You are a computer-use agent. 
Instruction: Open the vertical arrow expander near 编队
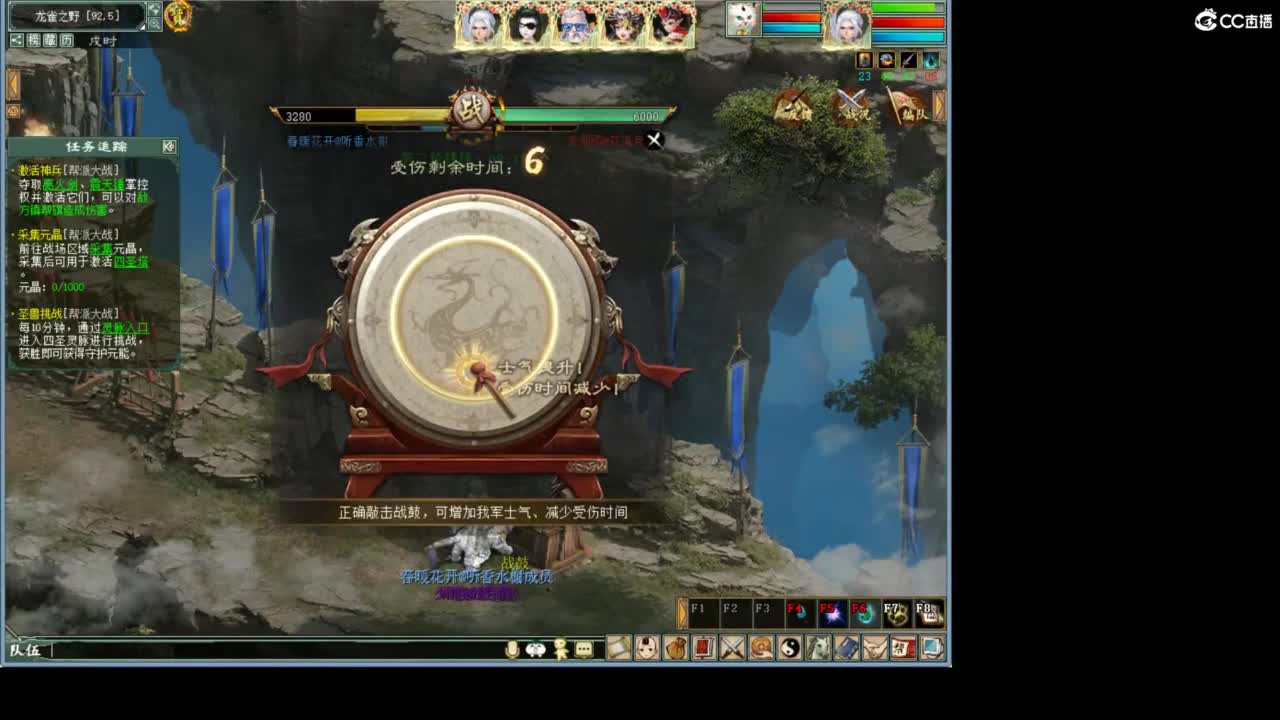[936, 108]
